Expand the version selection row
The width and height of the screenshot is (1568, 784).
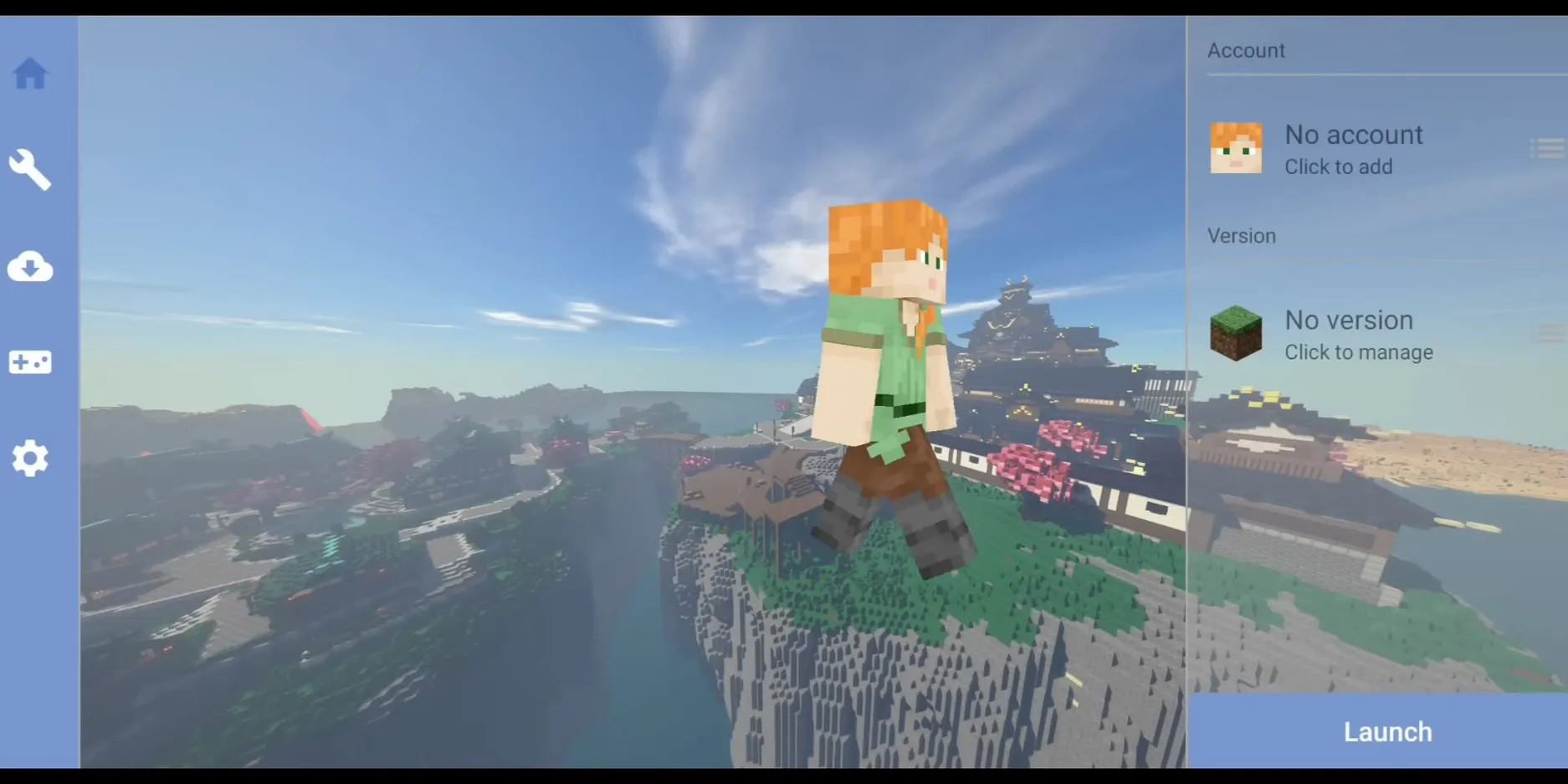(1355, 333)
